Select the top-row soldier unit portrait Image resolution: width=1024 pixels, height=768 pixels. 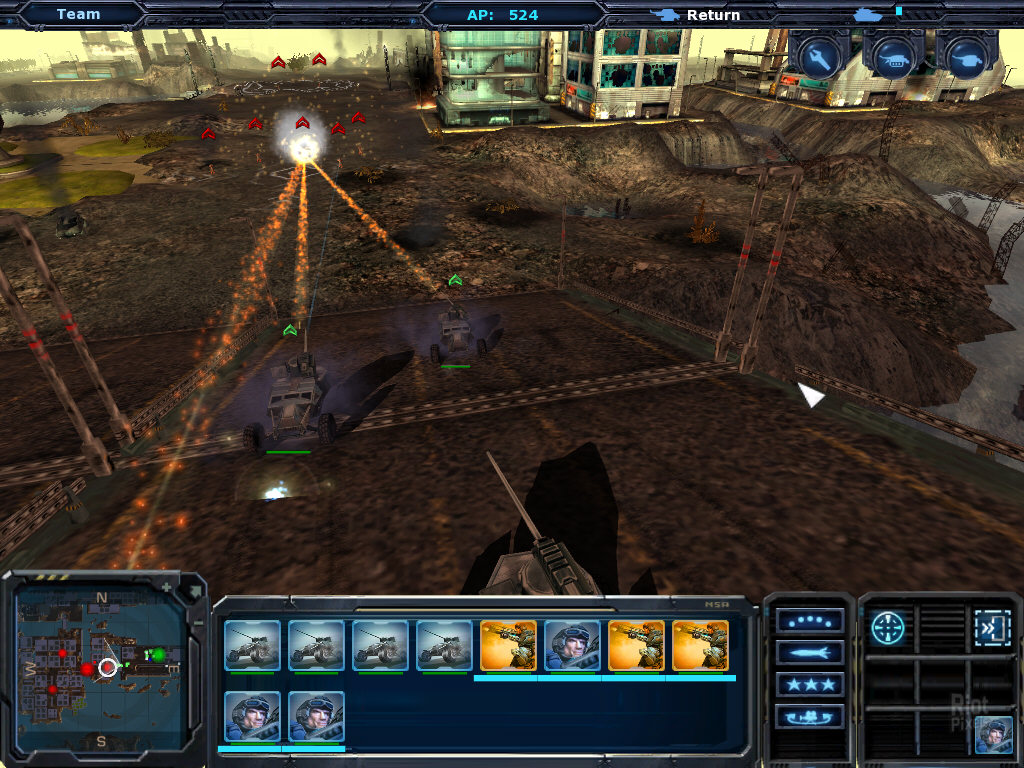pyautogui.click(x=572, y=645)
